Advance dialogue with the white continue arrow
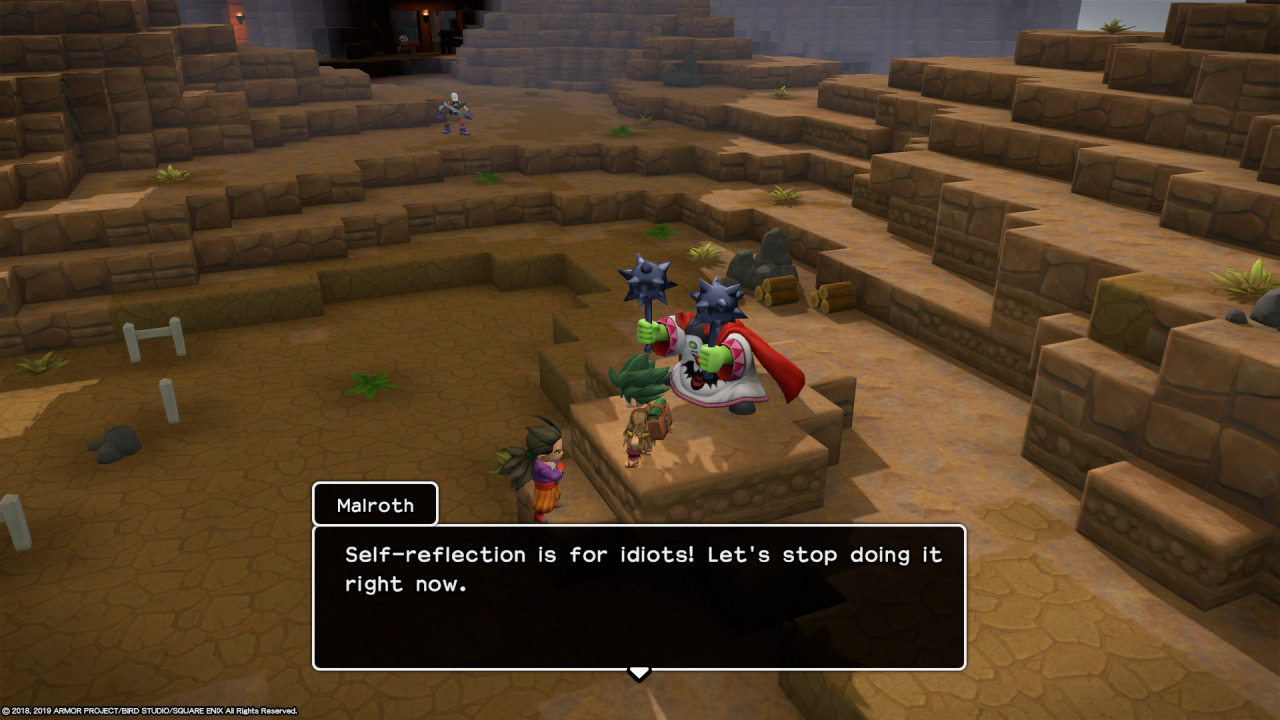Screen dimensions: 1280x720 tap(639, 673)
